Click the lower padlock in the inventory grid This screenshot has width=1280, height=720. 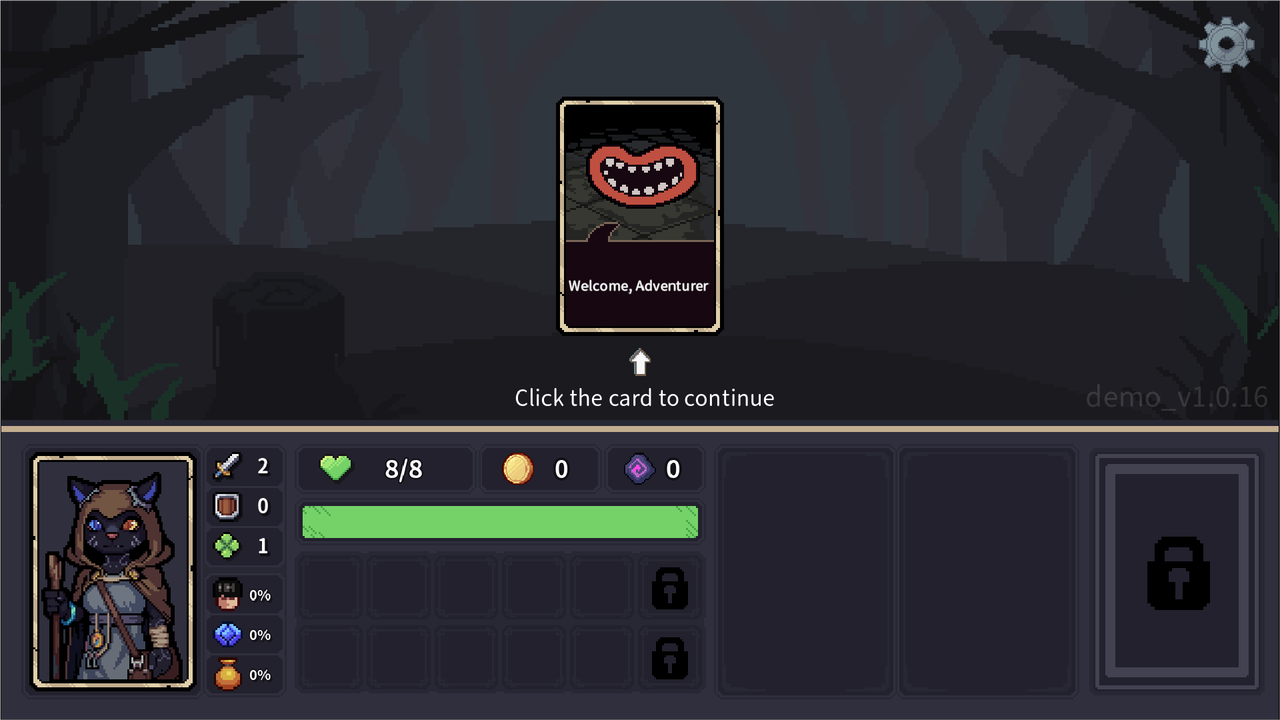click(x=669, y=658)
